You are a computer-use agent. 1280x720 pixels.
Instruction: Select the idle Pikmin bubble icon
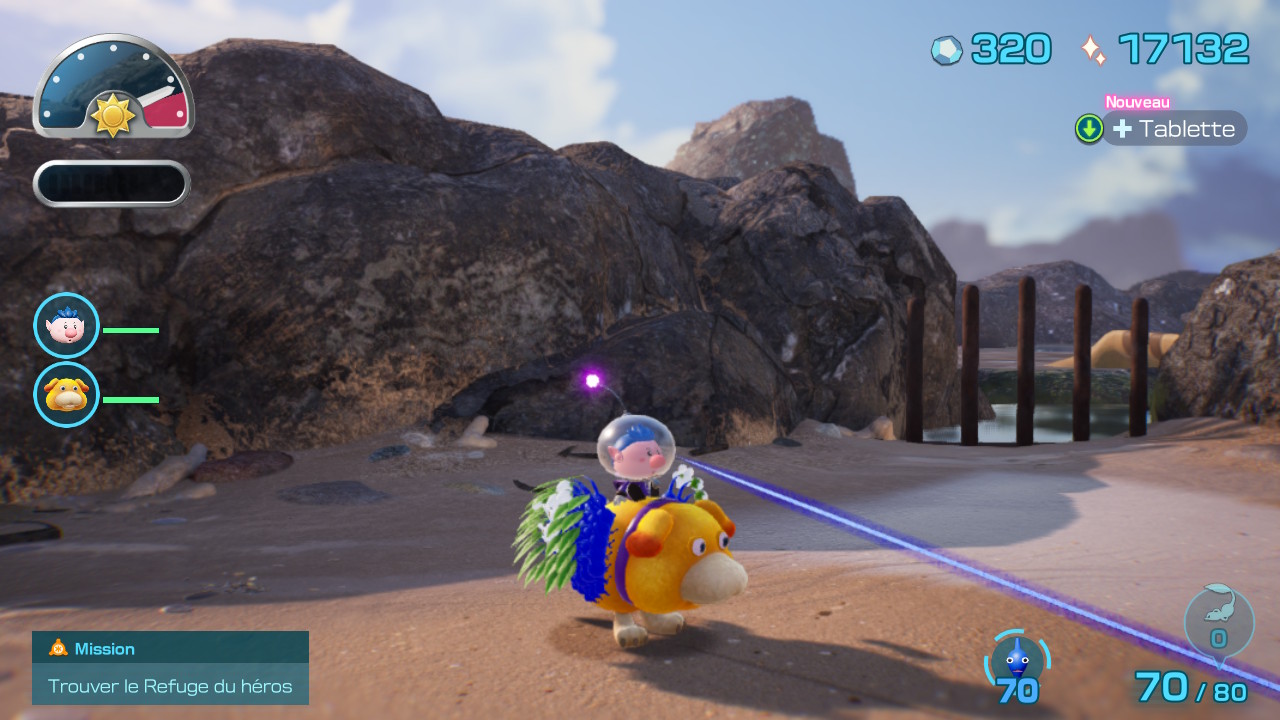coord(1218,624)
